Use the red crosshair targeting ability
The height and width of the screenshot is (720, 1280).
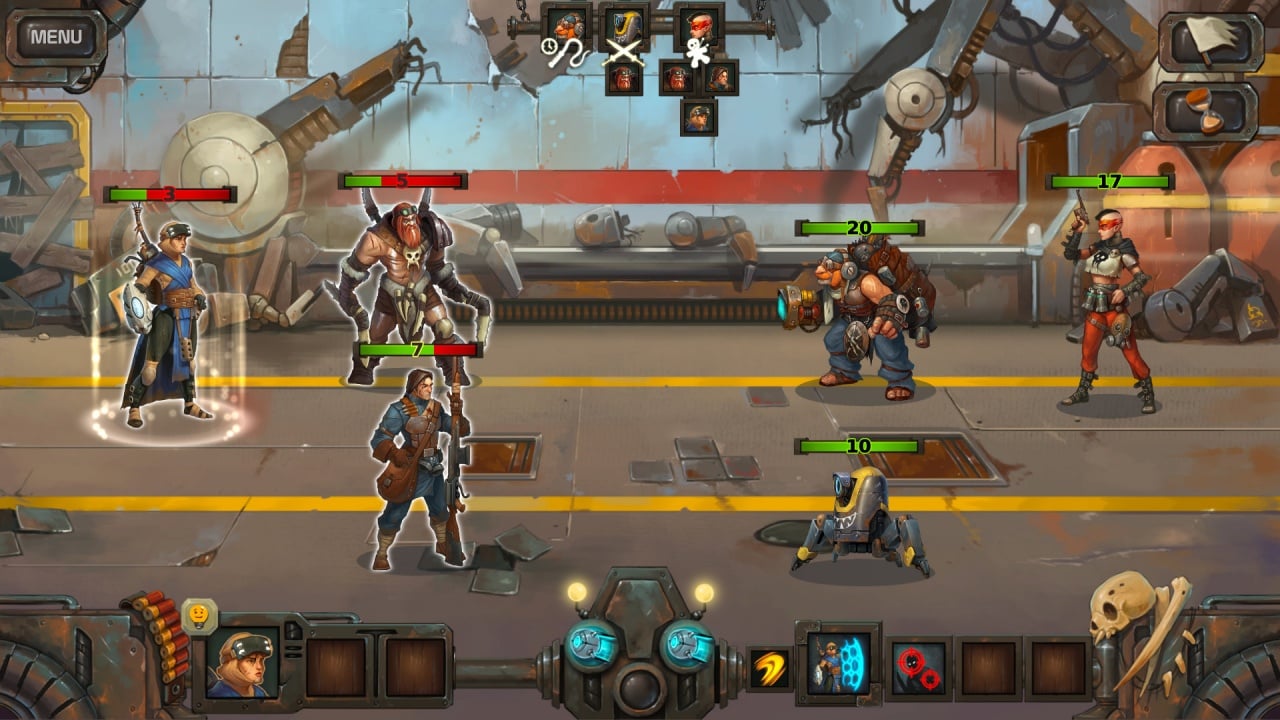[918, 667]
